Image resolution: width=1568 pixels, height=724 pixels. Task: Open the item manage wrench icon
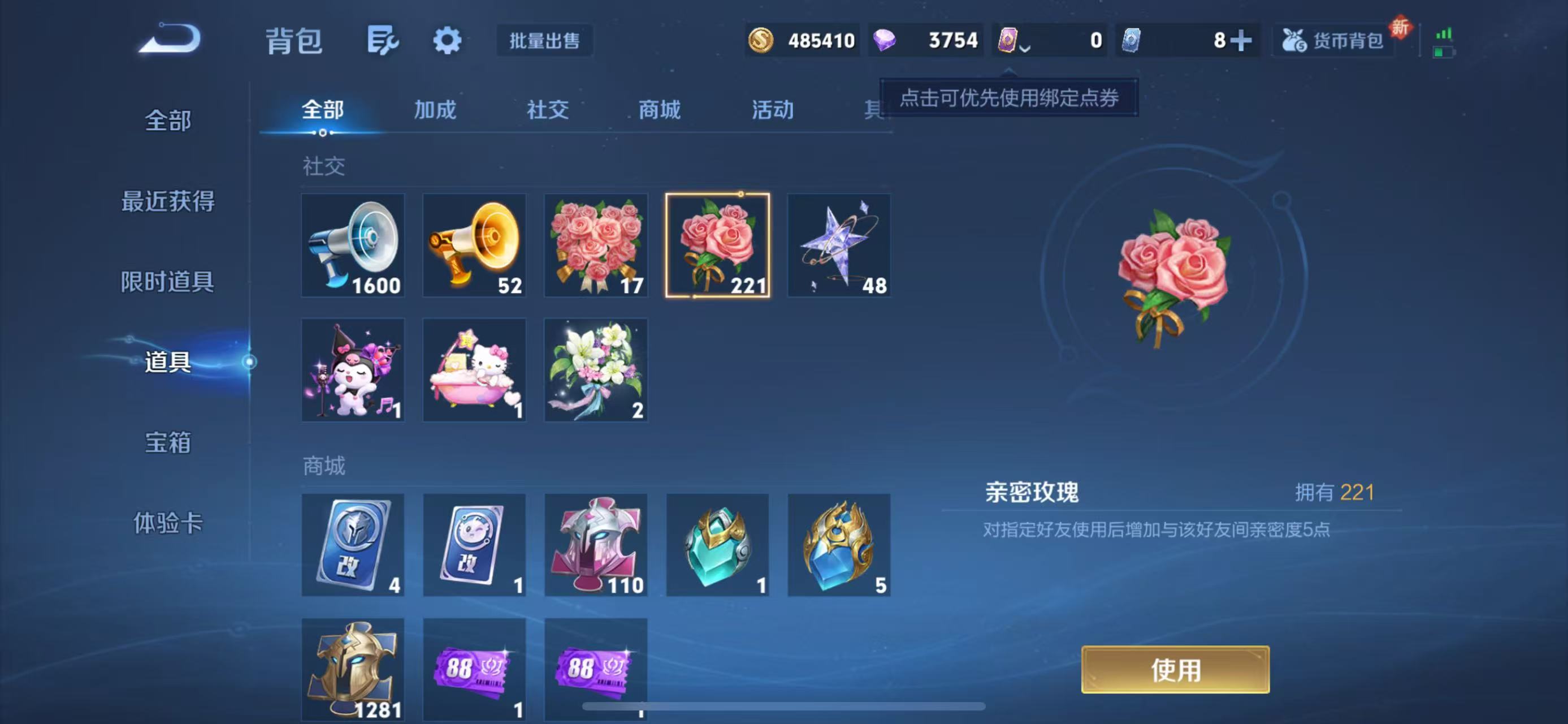pos(383,40)
